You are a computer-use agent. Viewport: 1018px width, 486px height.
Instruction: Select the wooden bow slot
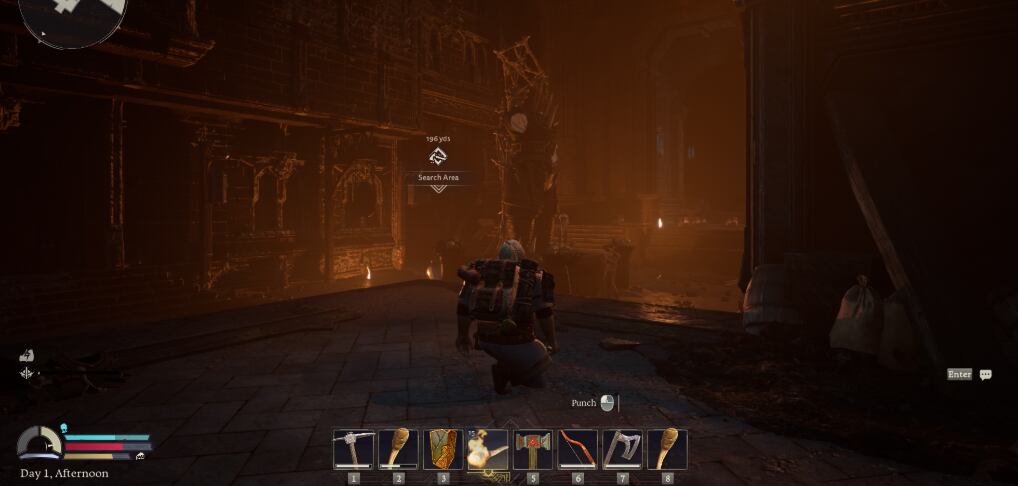pyautogui.click(x=578, y=449)
